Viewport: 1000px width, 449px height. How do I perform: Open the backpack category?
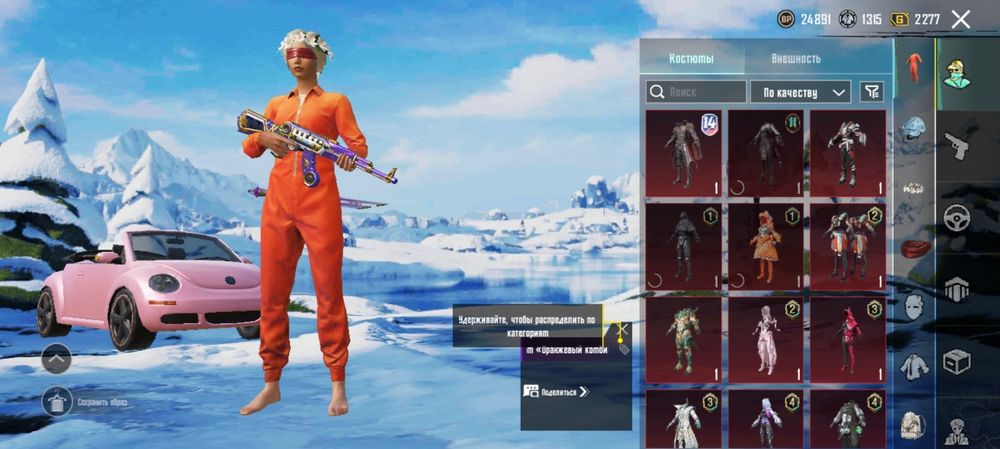[x=913, y=424]
